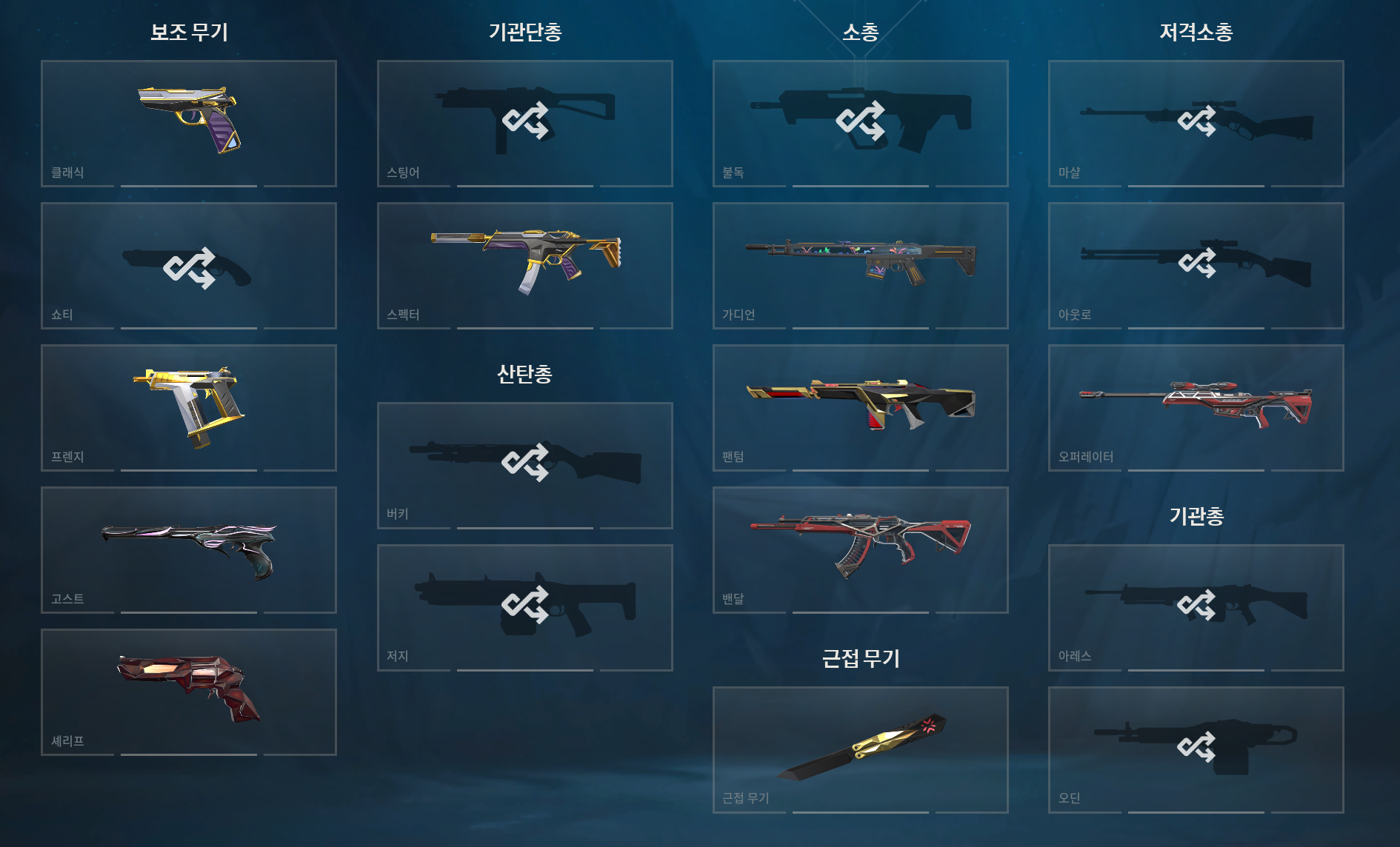Click the 고스트 pistol card
1400x847 pixels.
pos(189,549)
